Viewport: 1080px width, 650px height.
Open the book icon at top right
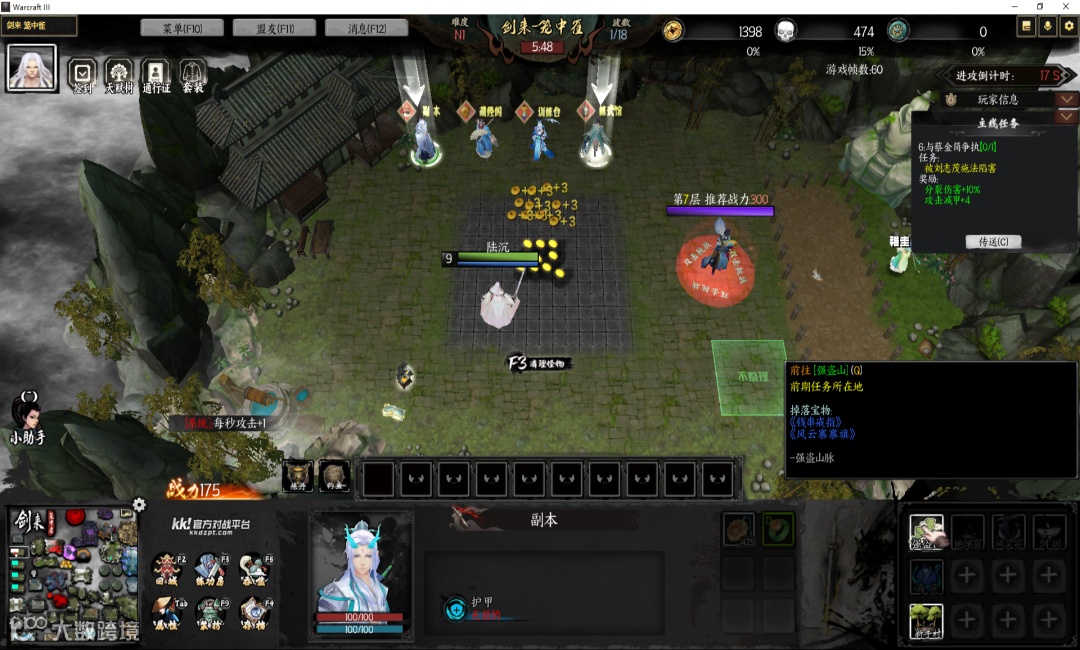(1026, 28)
